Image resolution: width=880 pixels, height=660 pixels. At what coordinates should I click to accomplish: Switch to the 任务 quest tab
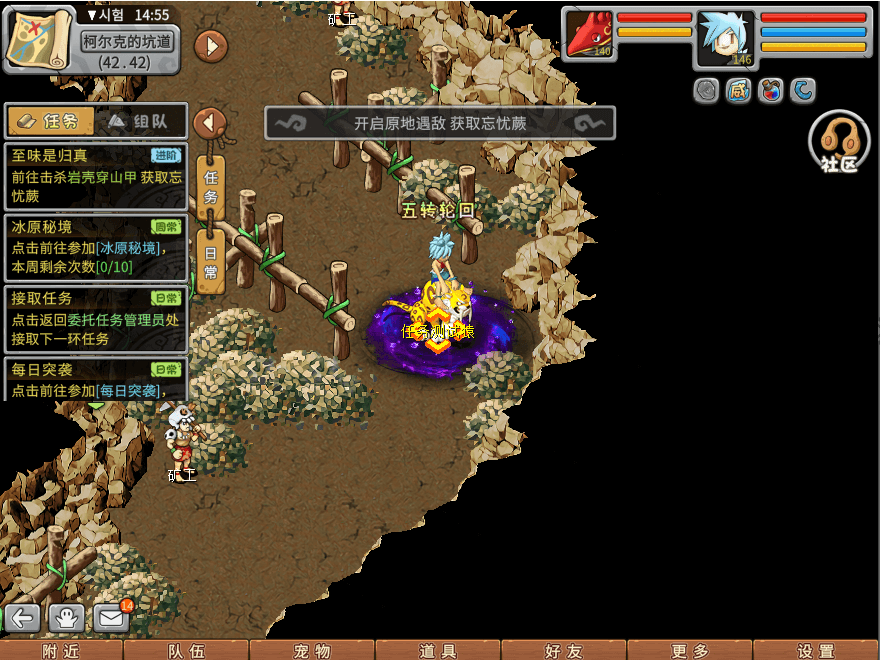click(x=50, y=122)
